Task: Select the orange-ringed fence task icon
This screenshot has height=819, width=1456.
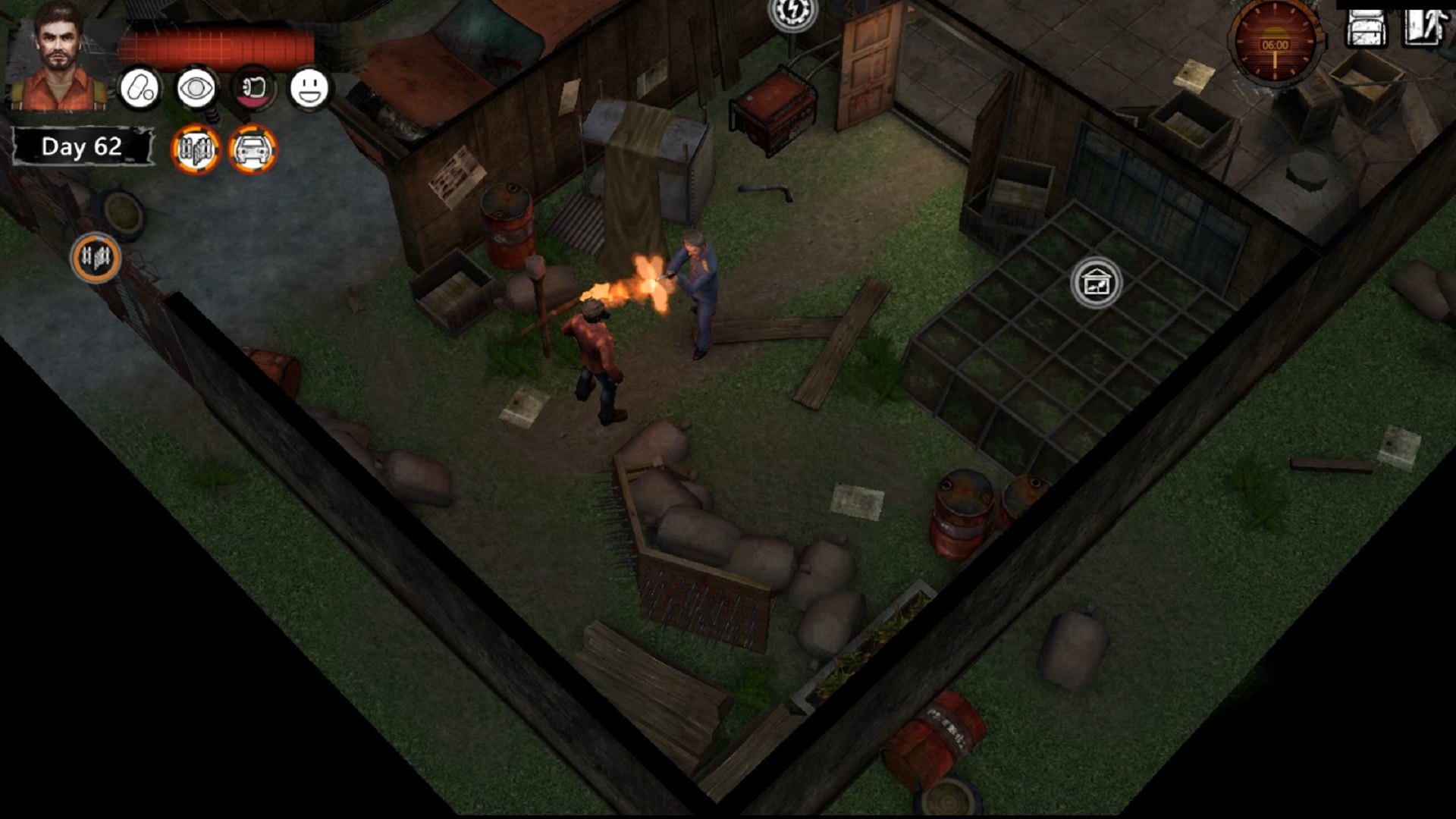Action: pos(196,149)
